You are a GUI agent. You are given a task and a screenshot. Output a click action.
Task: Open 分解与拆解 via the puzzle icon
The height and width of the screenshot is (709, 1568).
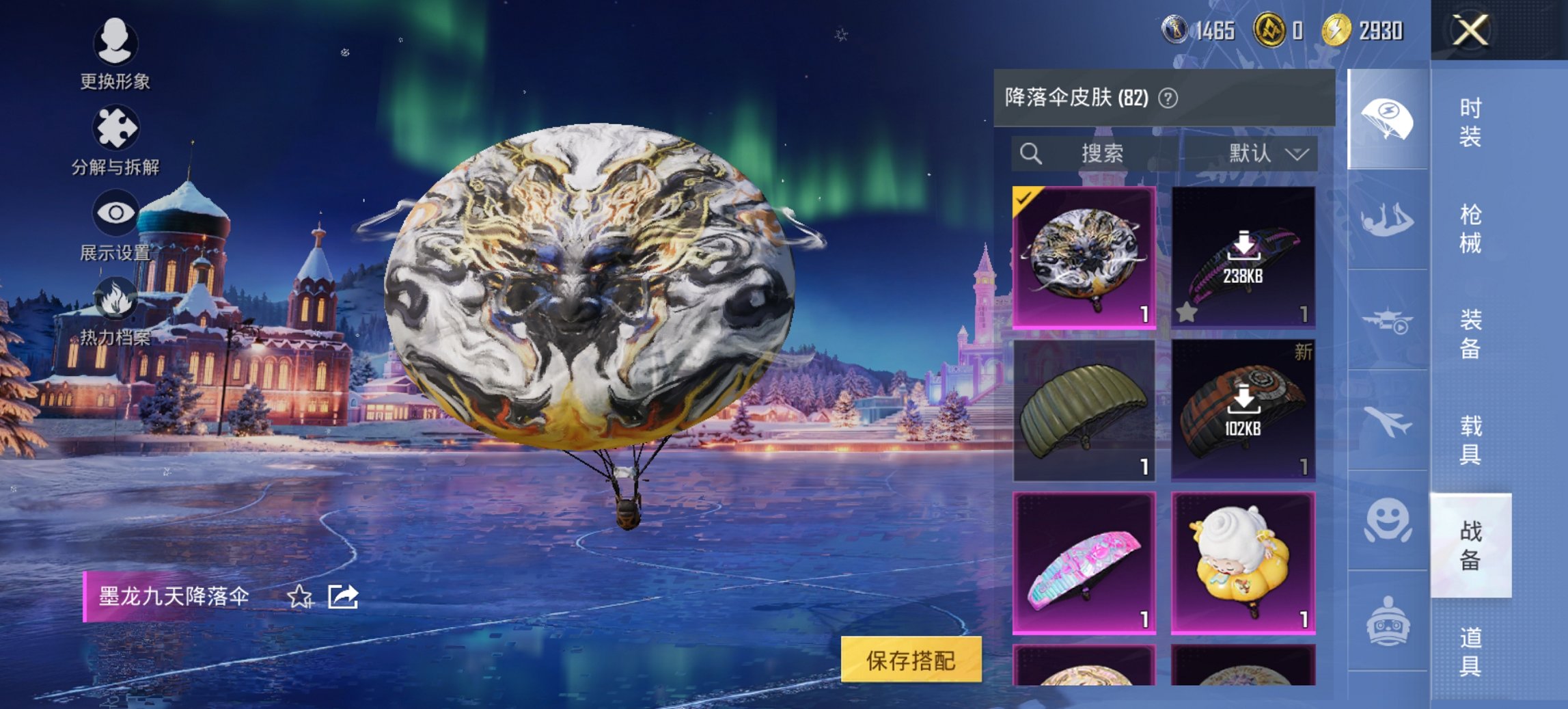(x=115, y=126)
